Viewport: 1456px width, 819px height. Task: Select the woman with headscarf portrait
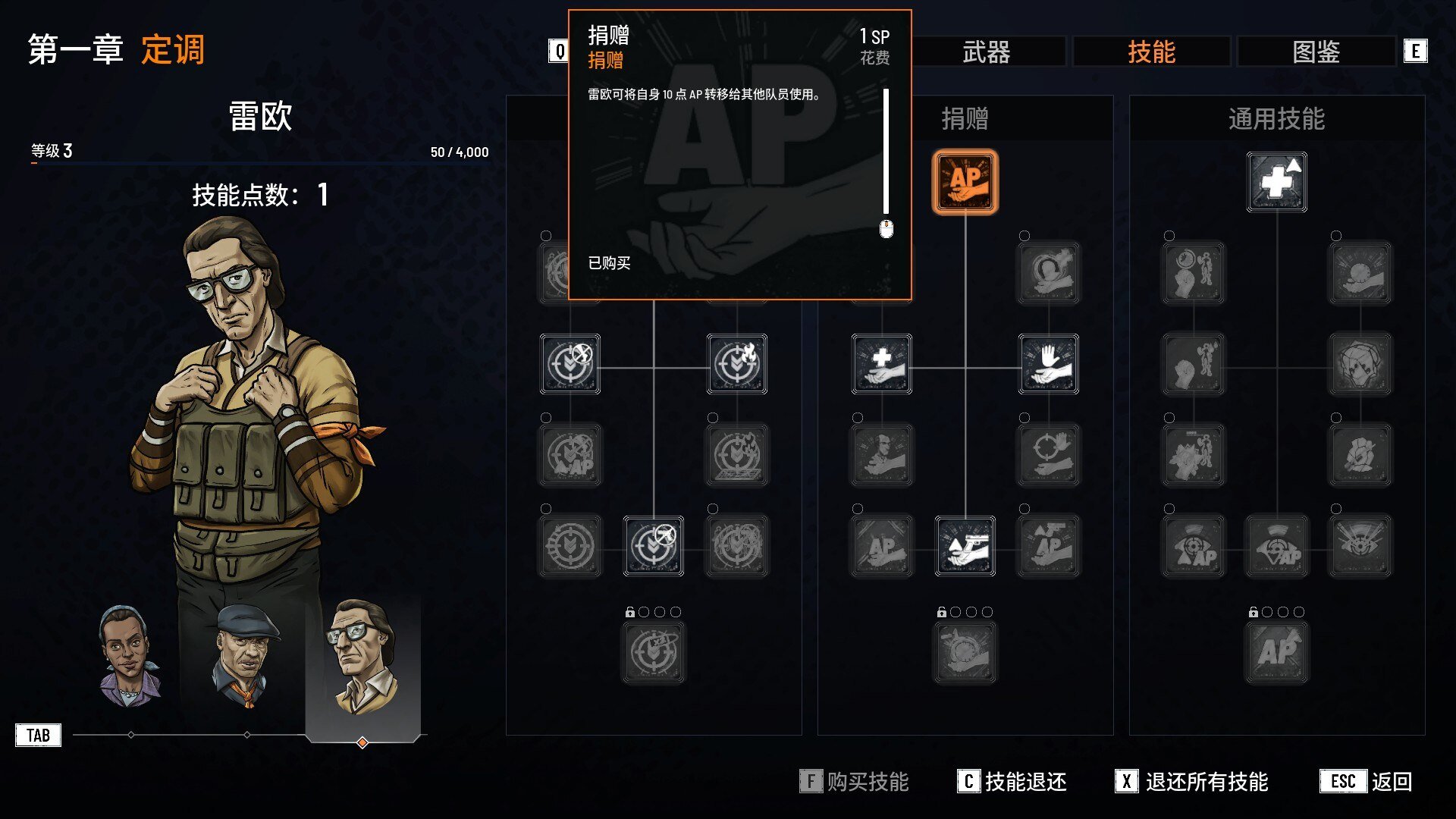point(129,656)
